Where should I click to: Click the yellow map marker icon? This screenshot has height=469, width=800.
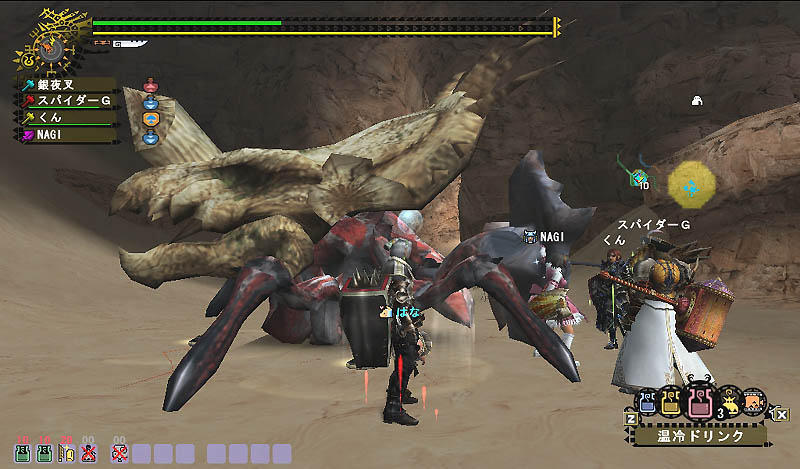[x=690, y=184]
